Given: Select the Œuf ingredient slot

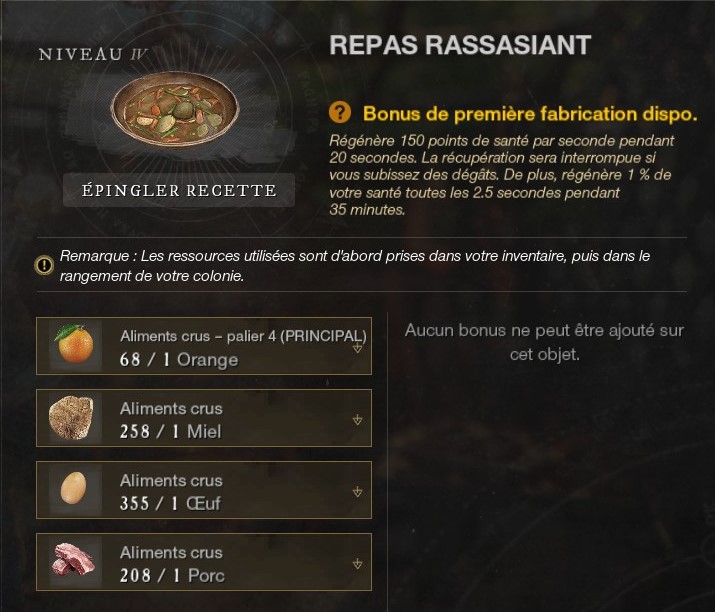Looking at the screenshot, I should [x=203, y=490].
